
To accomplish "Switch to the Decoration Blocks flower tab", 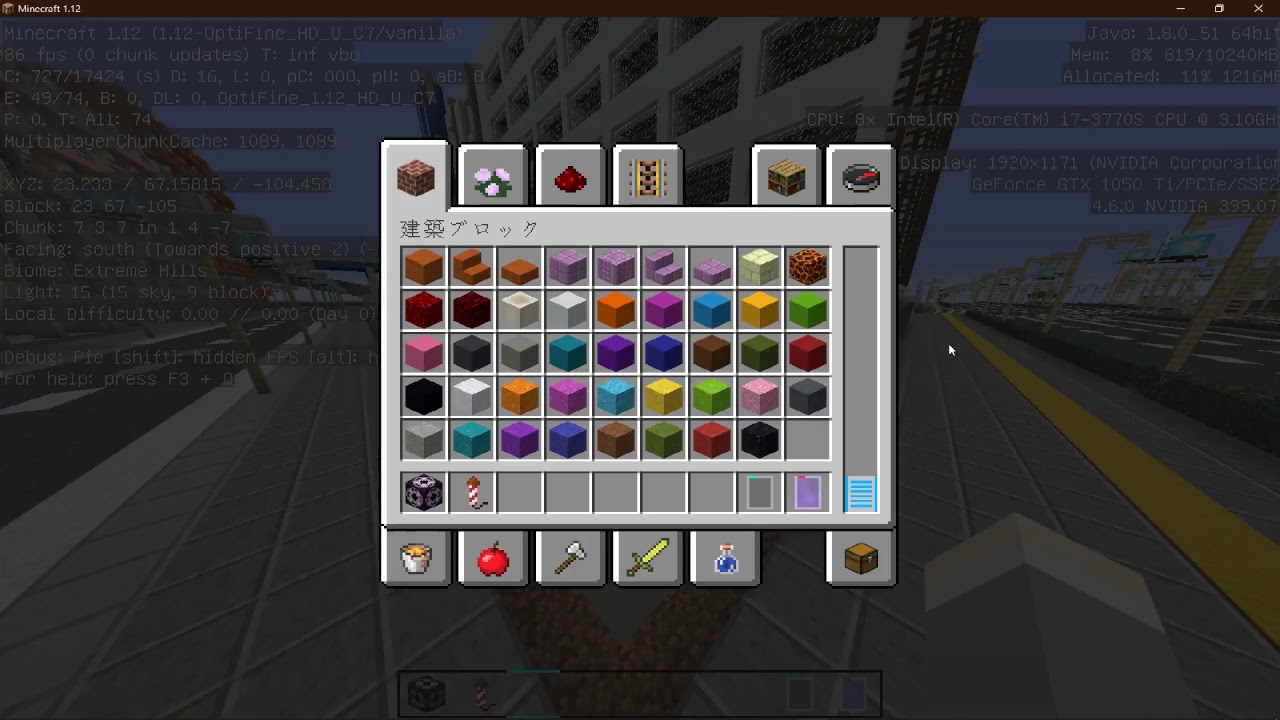I will (x=492, y=175).
